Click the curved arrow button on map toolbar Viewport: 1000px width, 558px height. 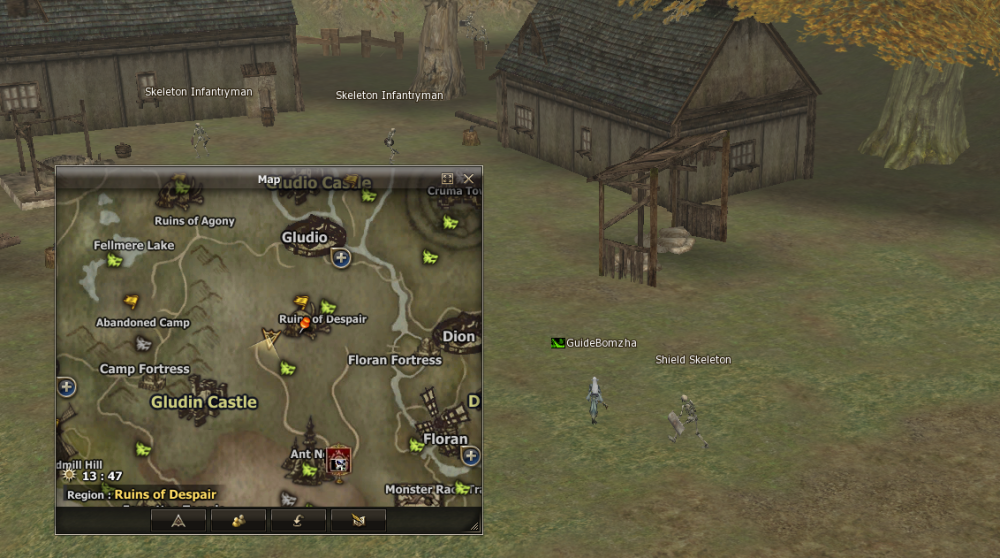[298, 520]
